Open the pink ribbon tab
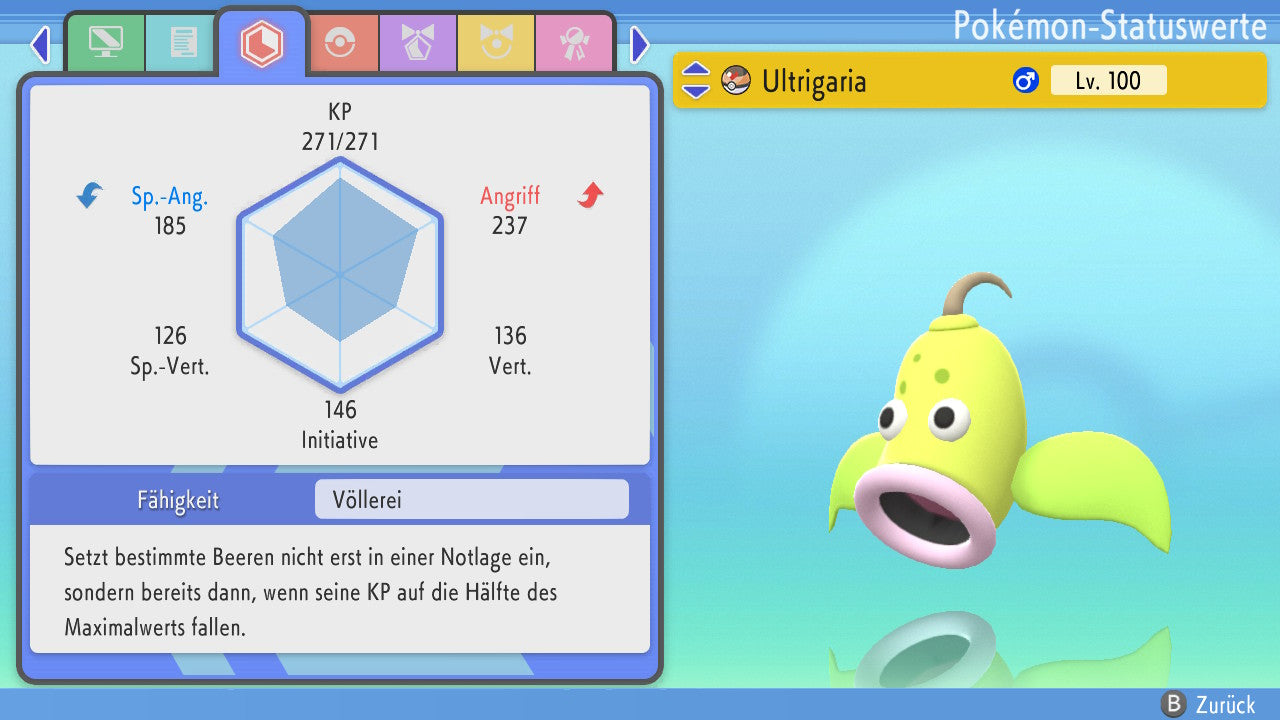This screenshot has height=720, width=1280. 573,43
